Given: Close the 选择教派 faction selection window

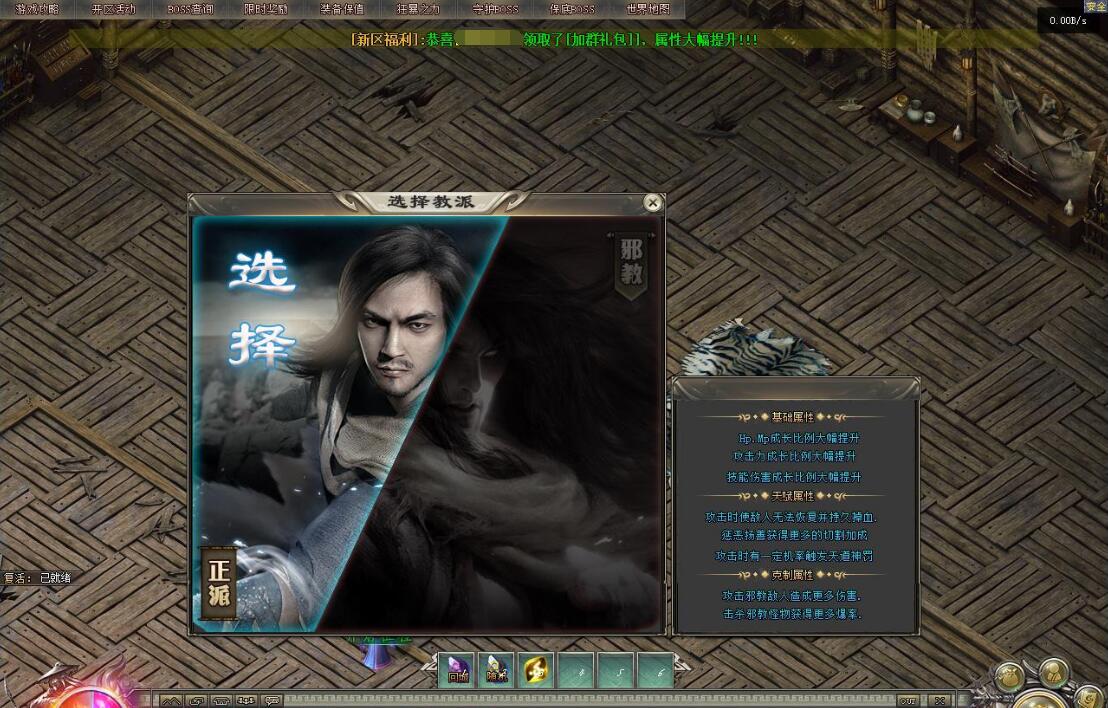Looking at the screenshot, I should click(x=653, y=203).
